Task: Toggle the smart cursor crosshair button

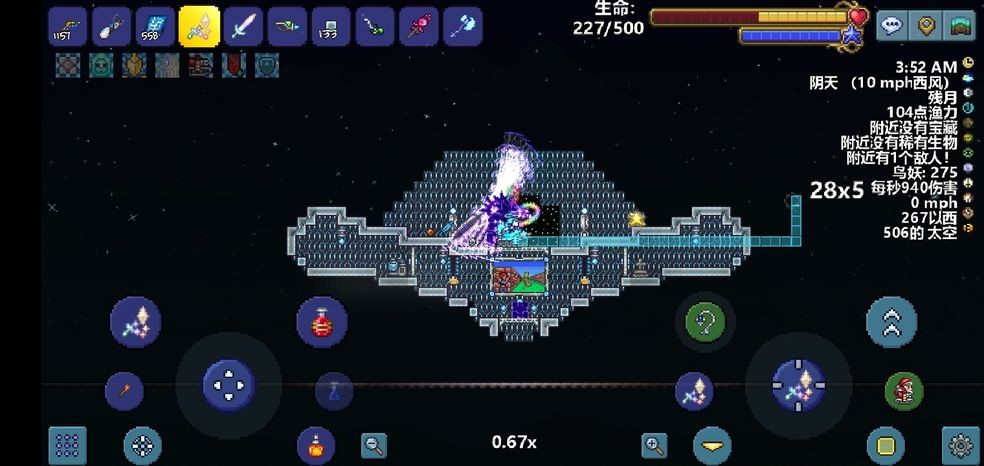Action: click(143, 445)
